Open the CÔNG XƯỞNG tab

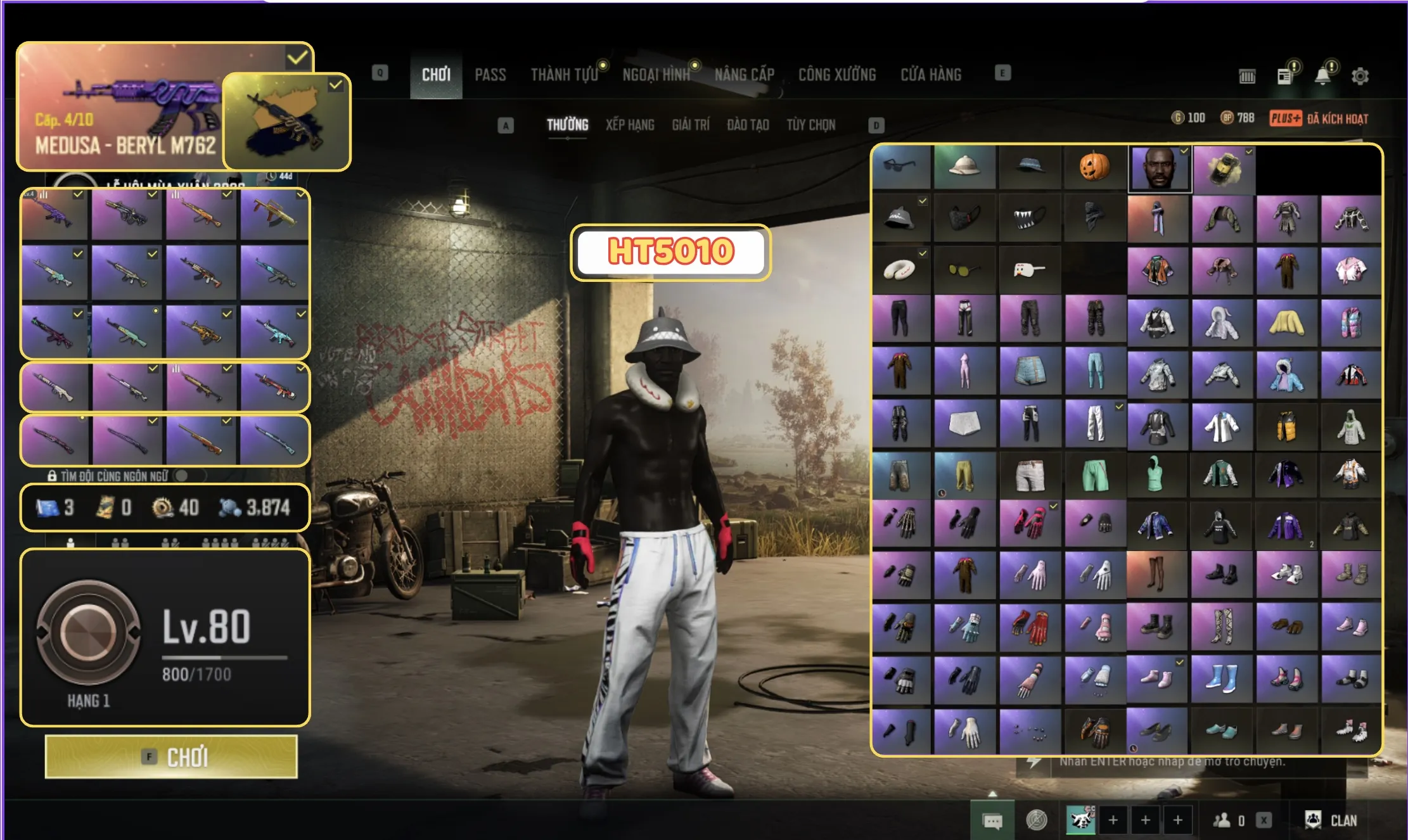click(x=837, y=75)
